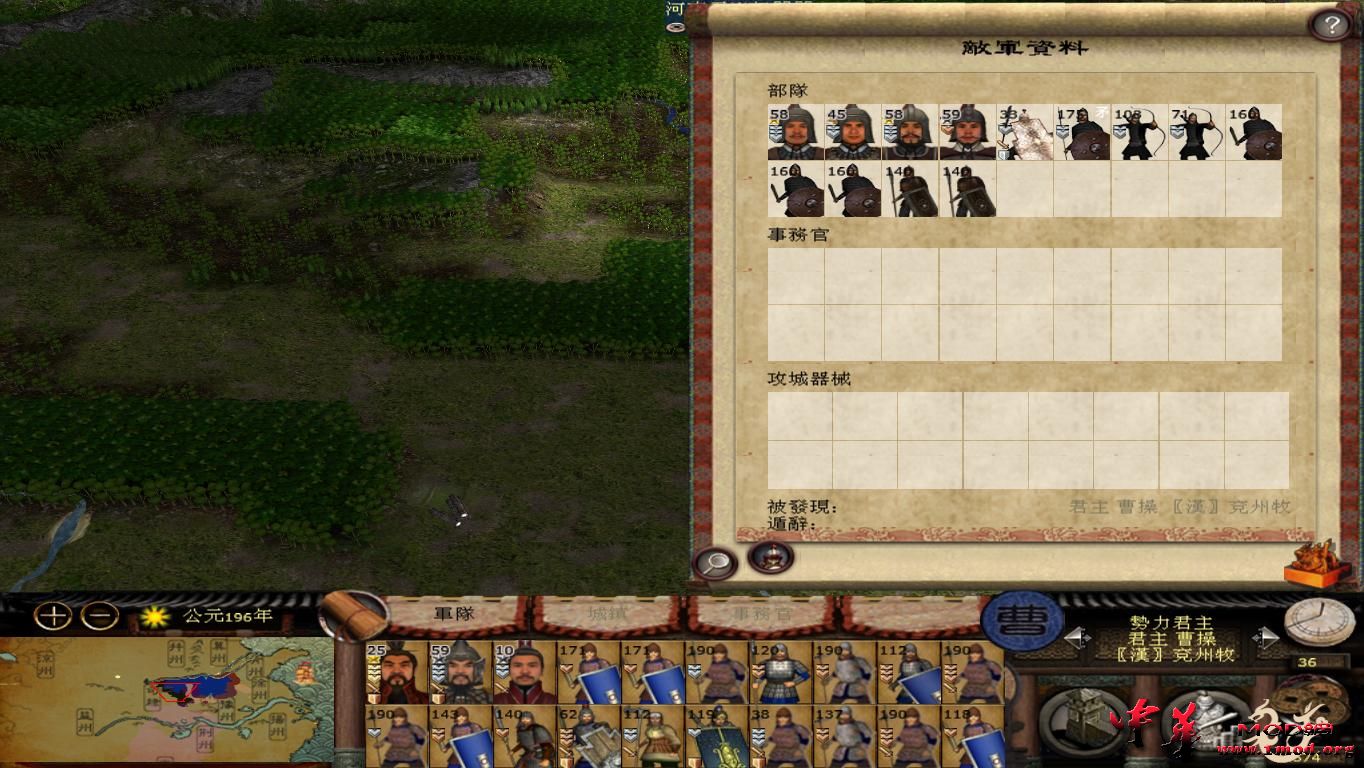Select the first enemy unit portrait labeled 58
Image resolution: width=1364 pixels, height=768 pixels.
794,133
